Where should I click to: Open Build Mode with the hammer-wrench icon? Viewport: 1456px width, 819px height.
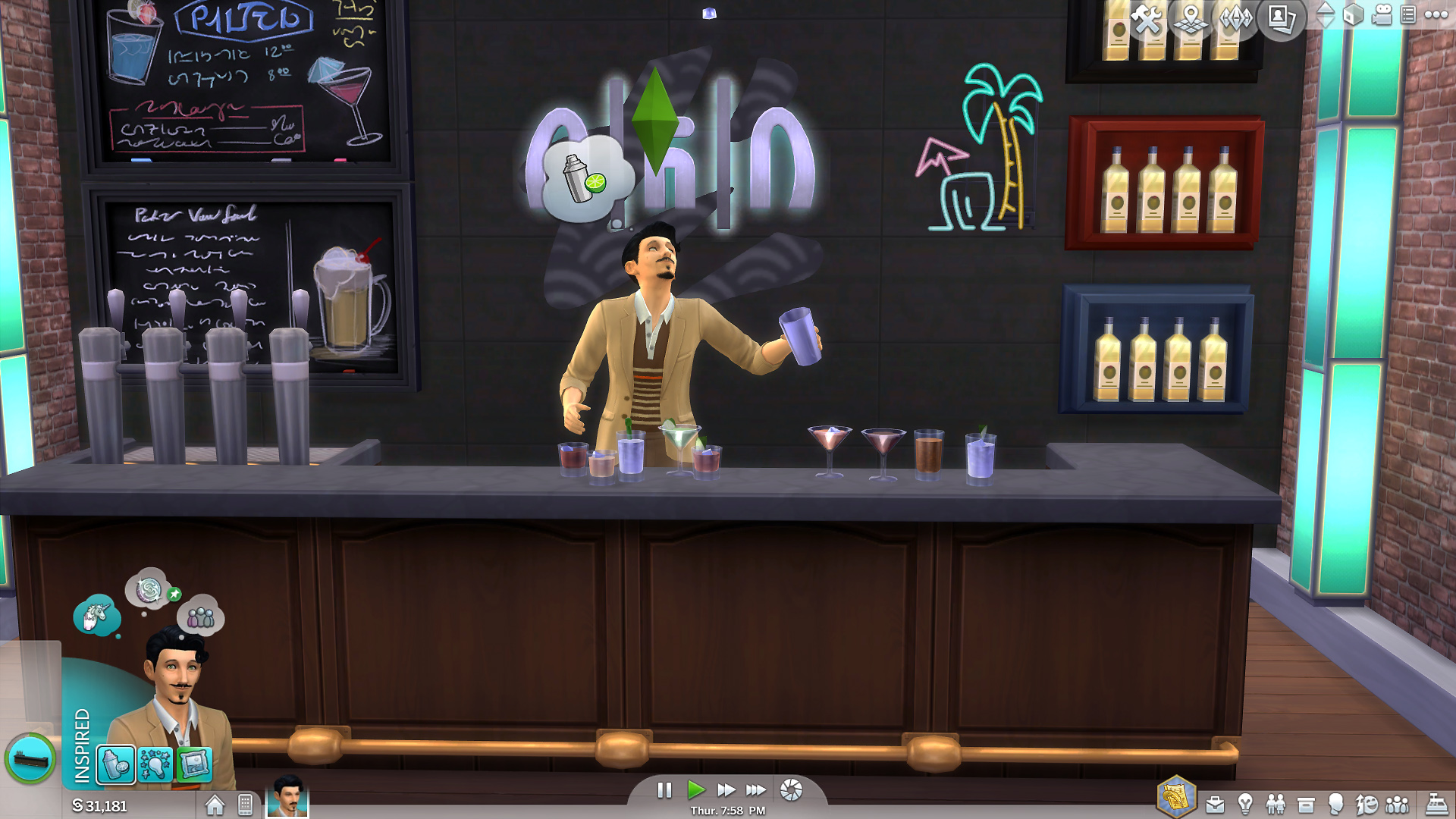pyautogui.click(x=1147, y=18)
